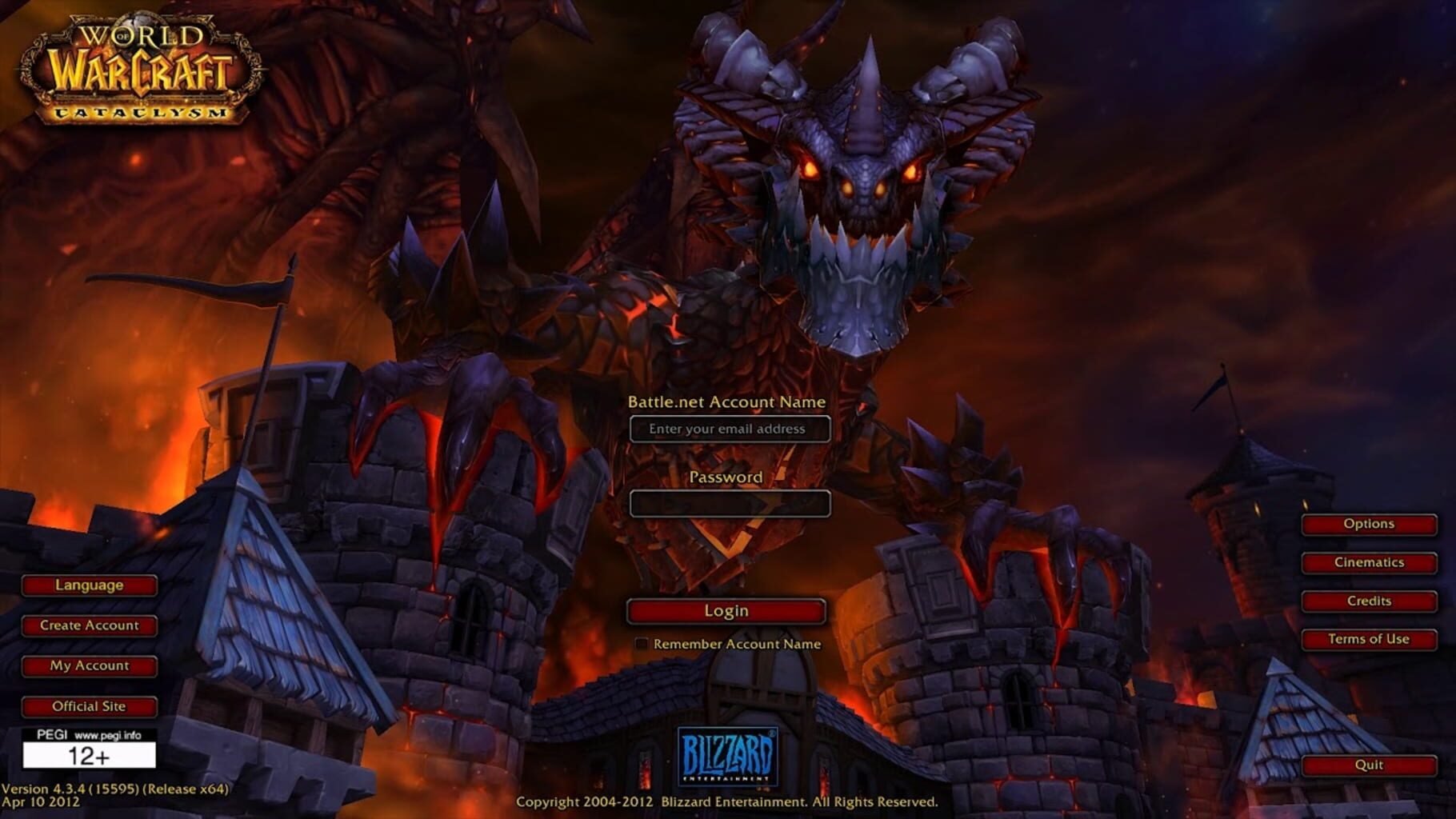Select the email address placeholder text box
This screenshot has height=819, width=1456.
(x=730, y=429)
